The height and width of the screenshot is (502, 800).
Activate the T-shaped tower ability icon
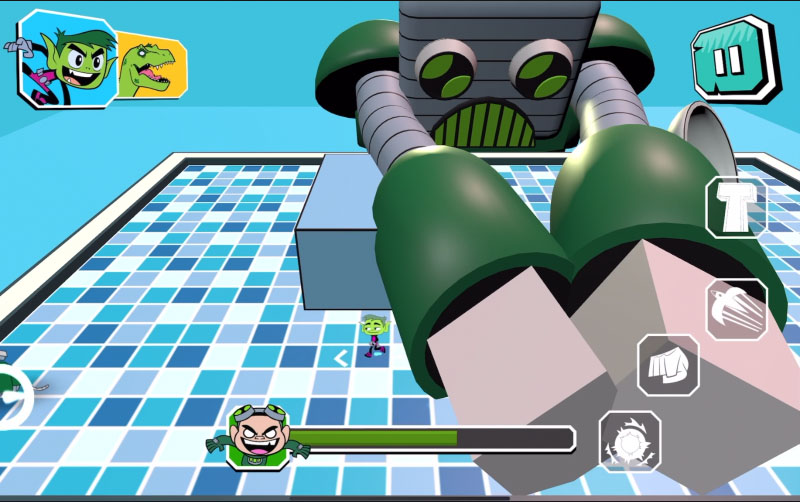[737, 207]
